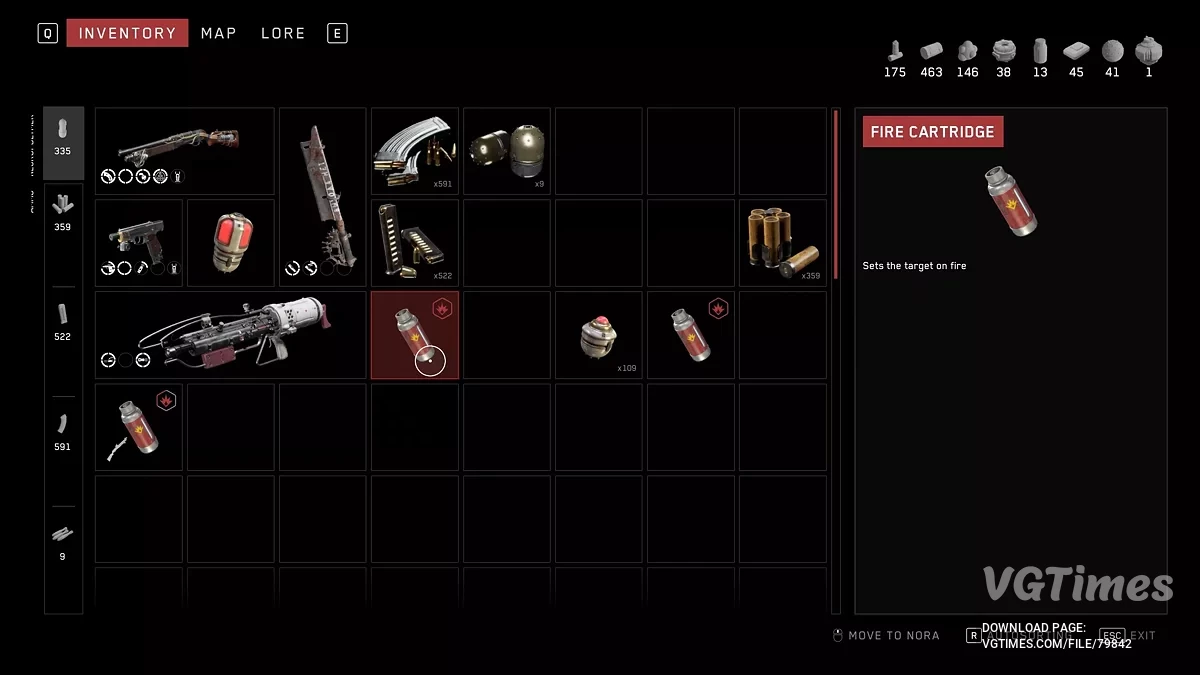Viewport: 1200px width, 675px height.
Task: Click the highlighted Fire Cartridge slot
Action: pos(414,335)
